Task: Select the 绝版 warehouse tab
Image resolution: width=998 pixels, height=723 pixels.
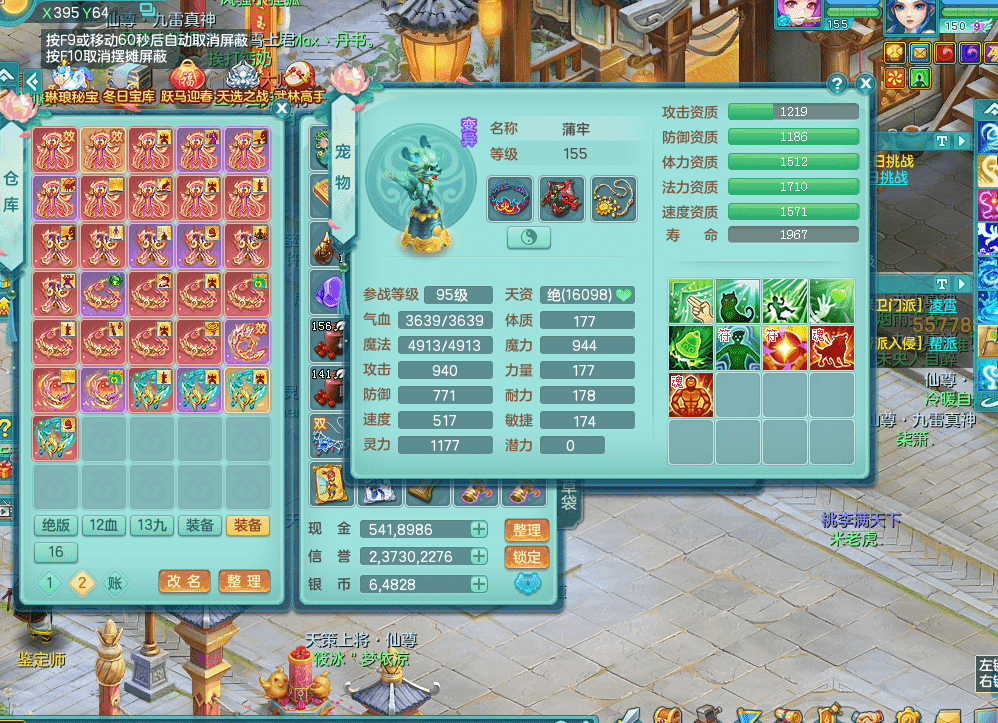Action: pyautogui.click(x=56, y=526)
